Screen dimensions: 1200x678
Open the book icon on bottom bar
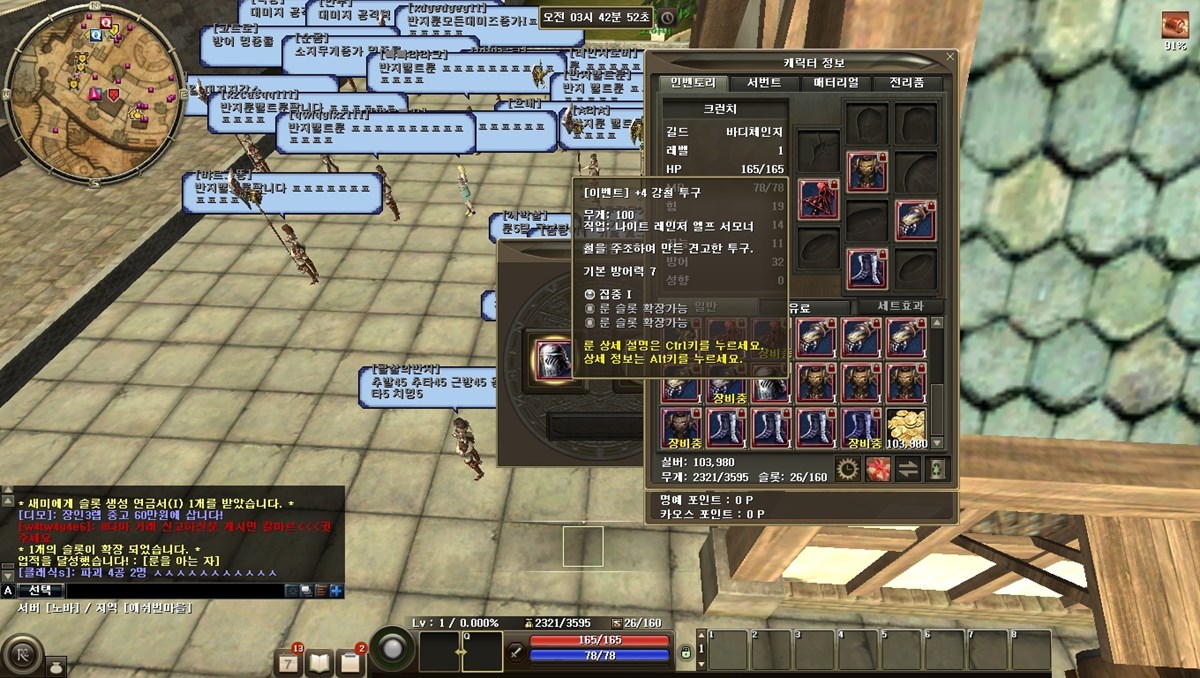pos(319,661)
